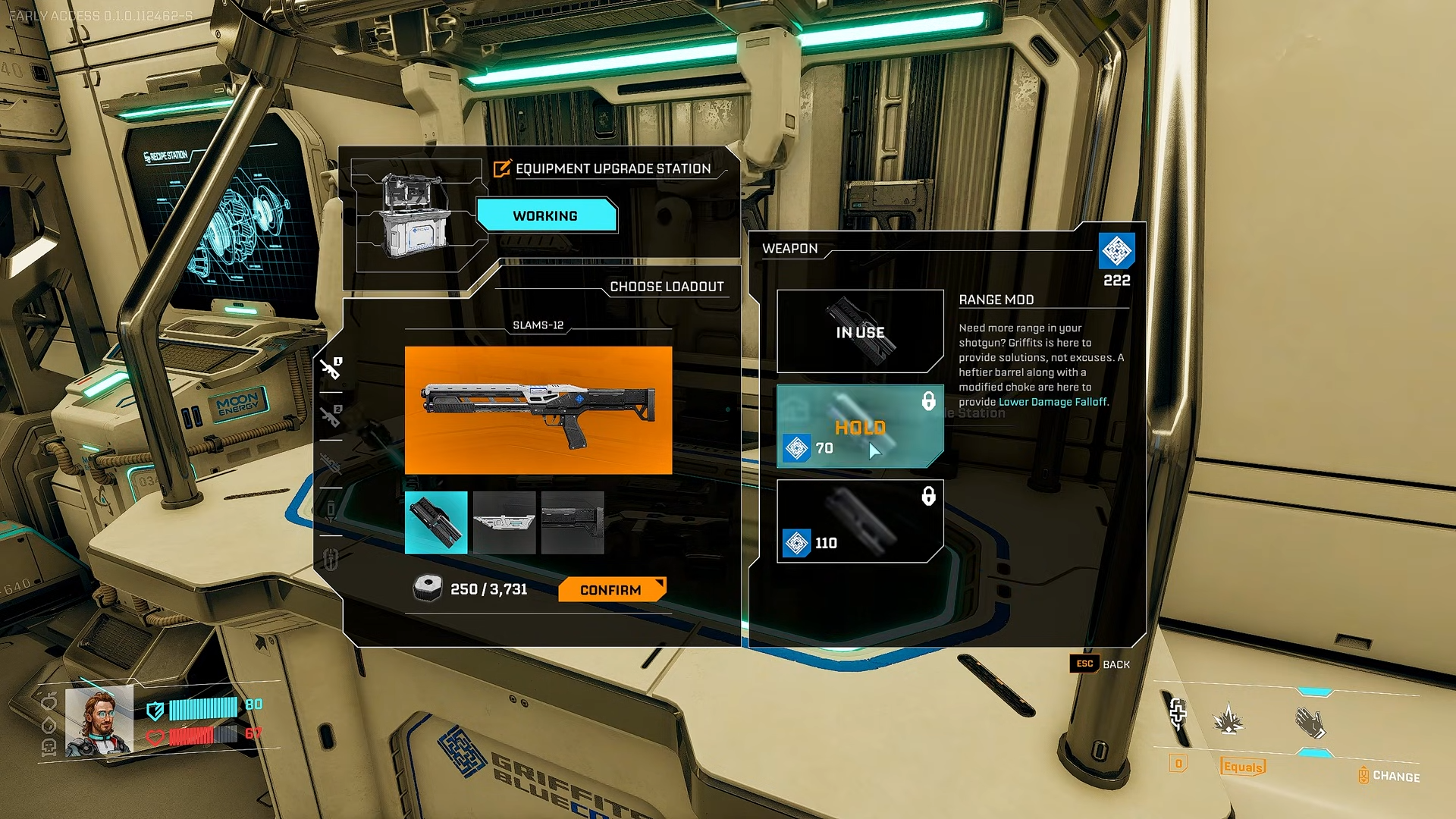Activate the medkit heal item icon
This screenshot has width=1456, height=819.
click(x=1178, y=714)
